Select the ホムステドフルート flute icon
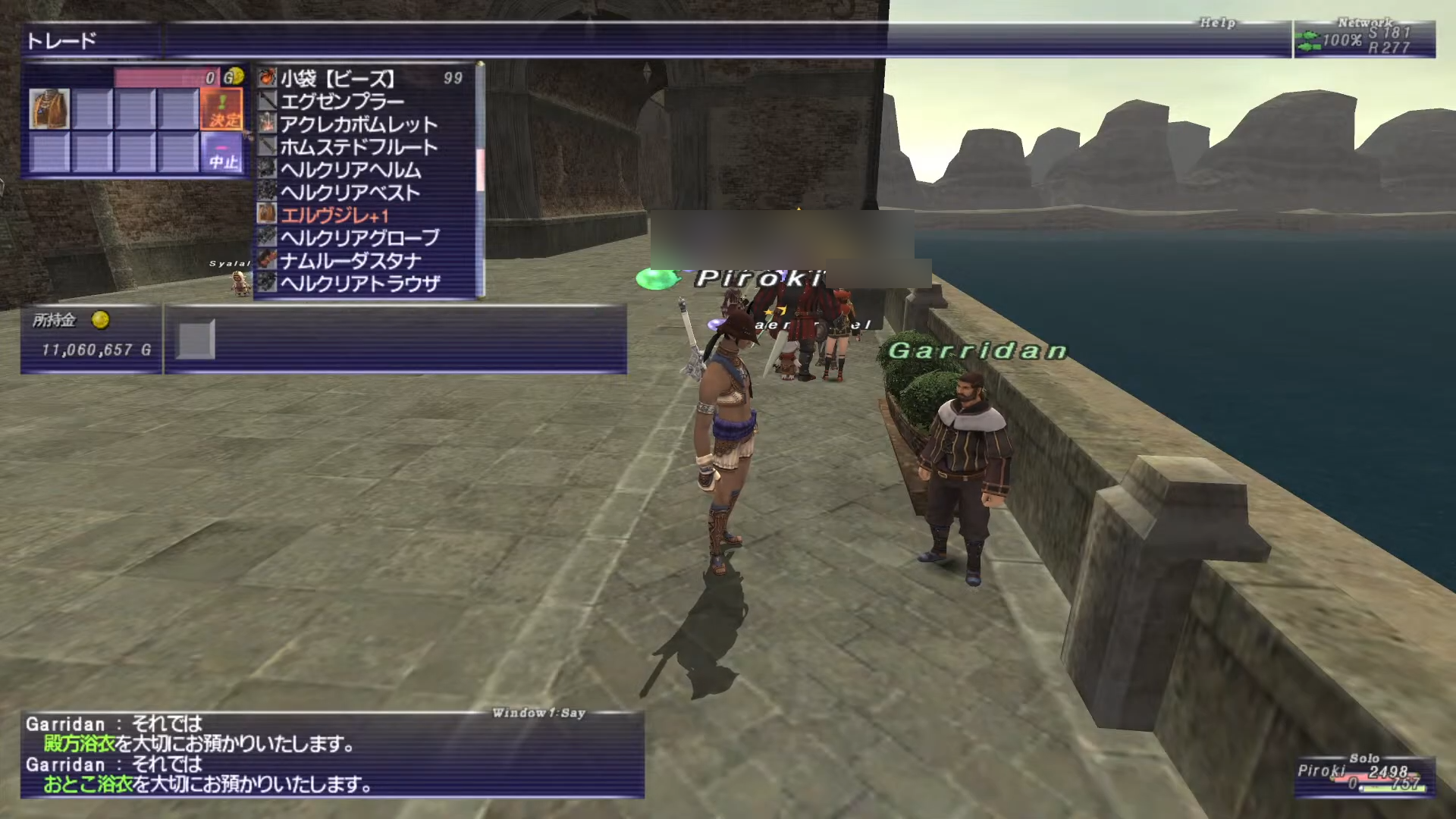Image resolution: width=1456 pixels, height=819 pixels. [x=265, y=145]
